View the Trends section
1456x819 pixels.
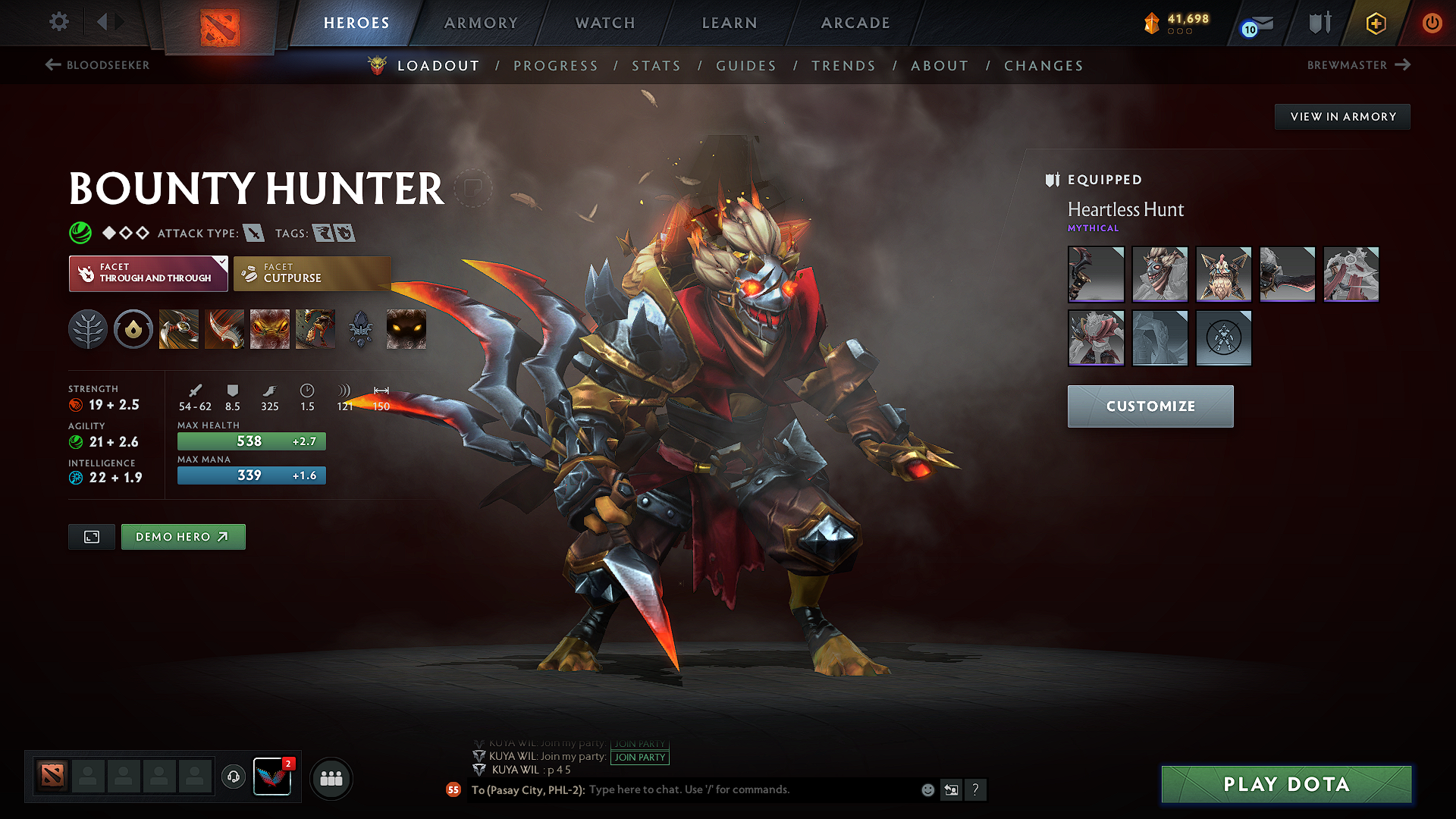(x=843, y=66)
